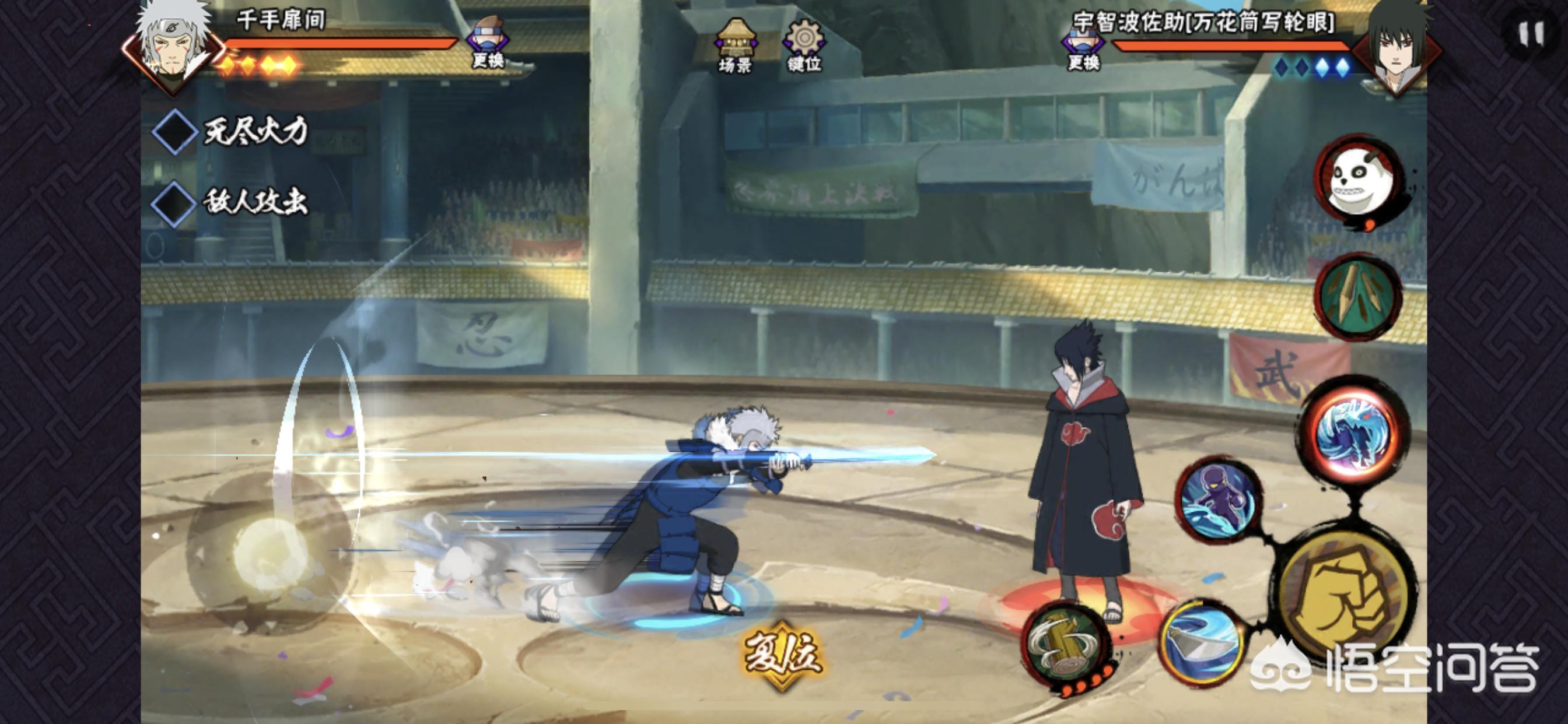Swap the player character via 更换 beside 千手扉间
The height and width of the screenshot is (724, 1568).
point(488,43)
